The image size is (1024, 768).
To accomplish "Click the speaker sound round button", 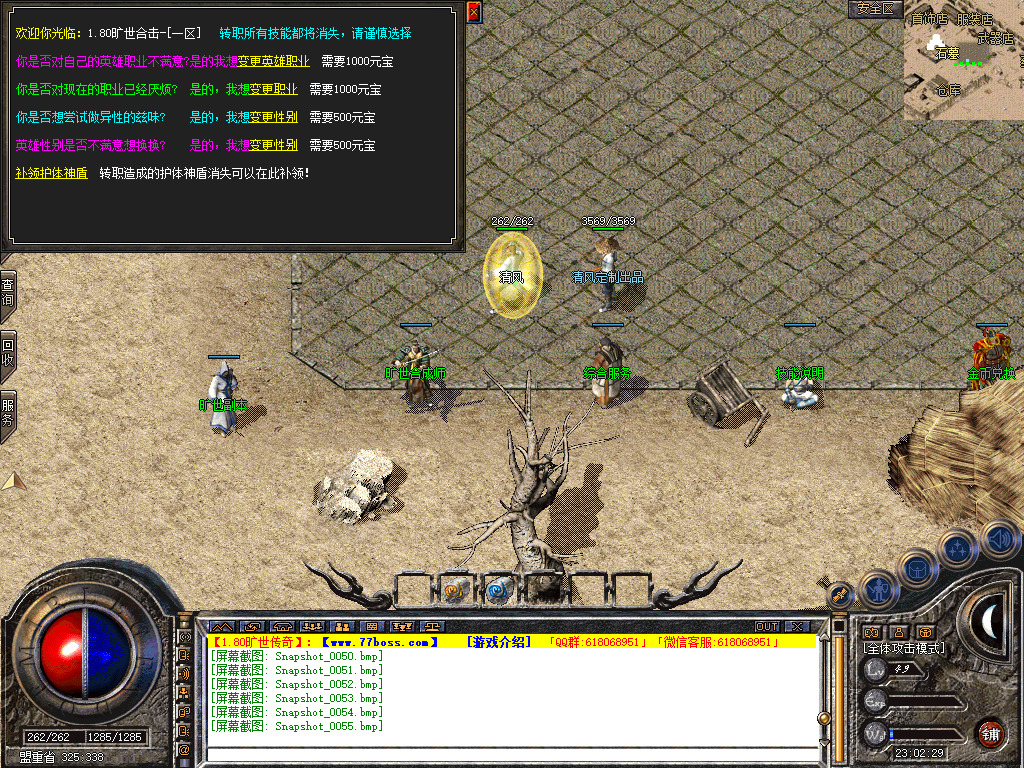I will pyautogui.click(x=999, y=540).
